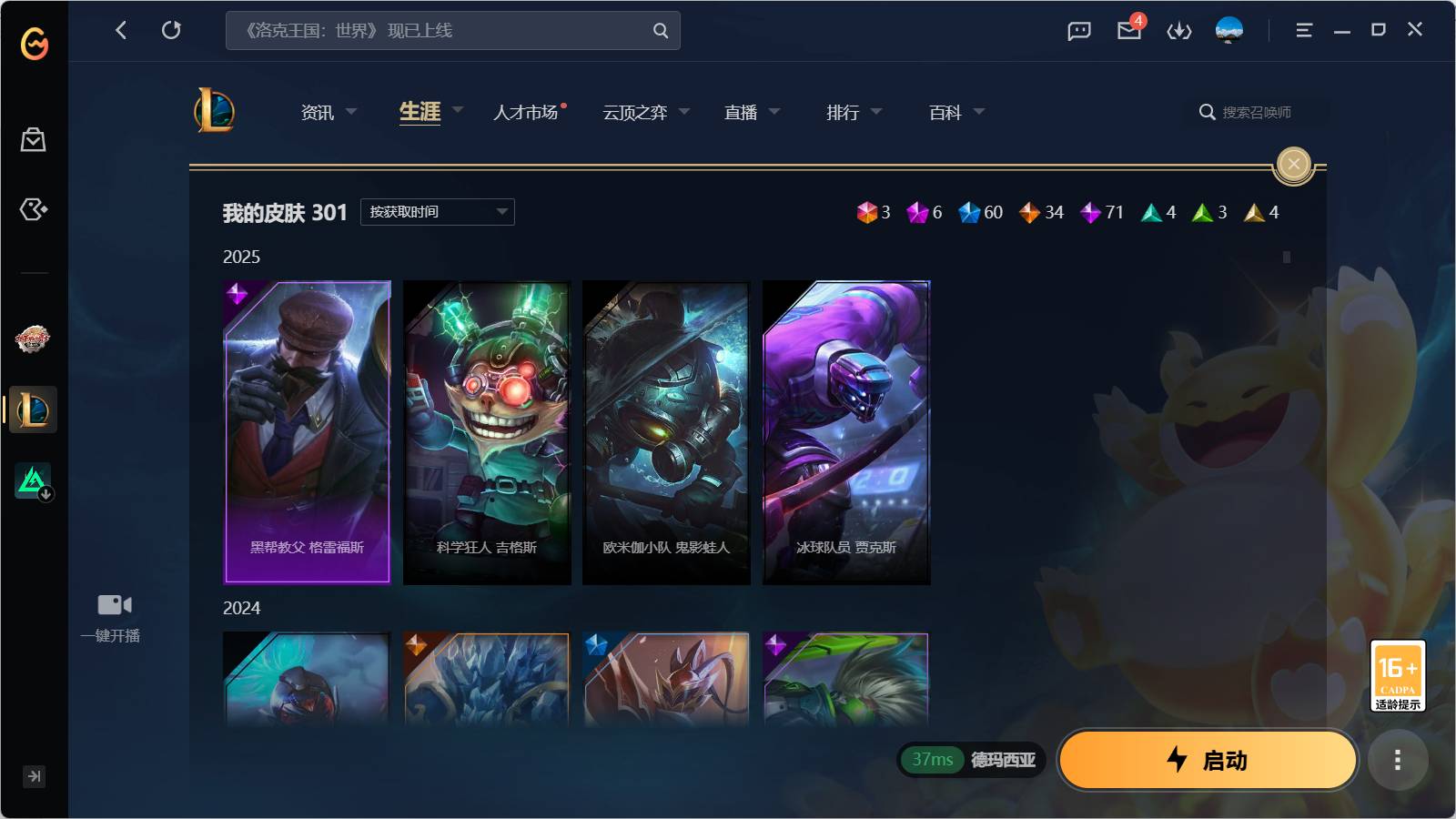Viewport: 1456px width, 819px height.
Task: Click the download manager icon in top bar
Action: (1178, 30)
